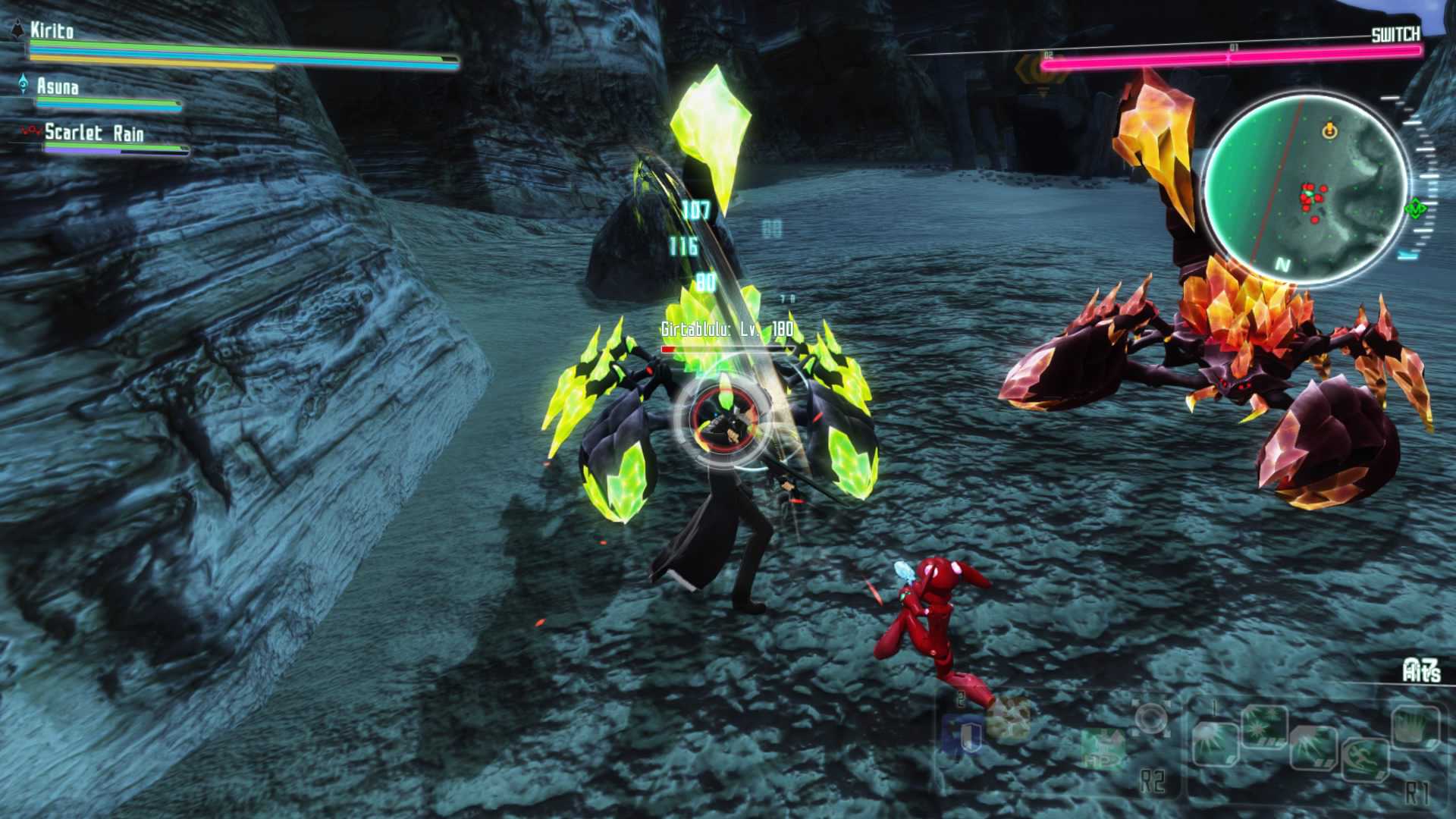This screenshot has height=819, width=1456.
Task: Select Scarlet Rain in the party list
Action: 94,133
